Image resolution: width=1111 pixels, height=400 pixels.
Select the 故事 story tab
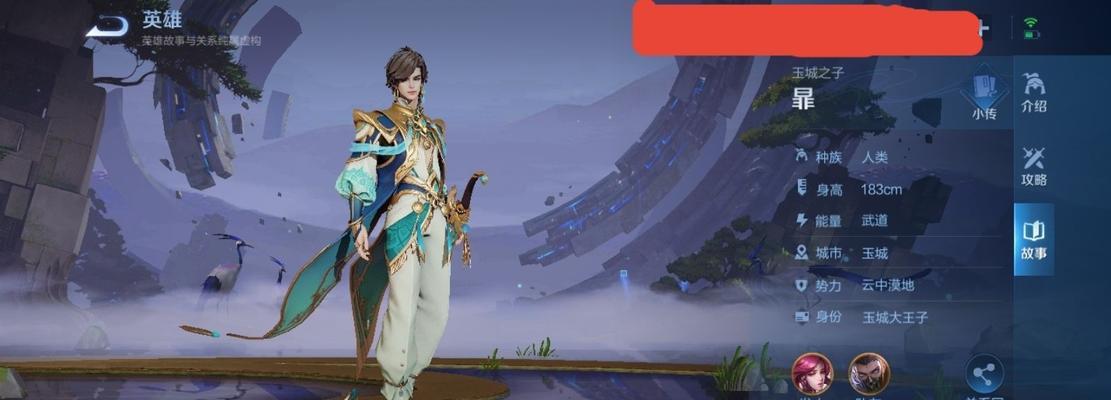coord(1034,240)
